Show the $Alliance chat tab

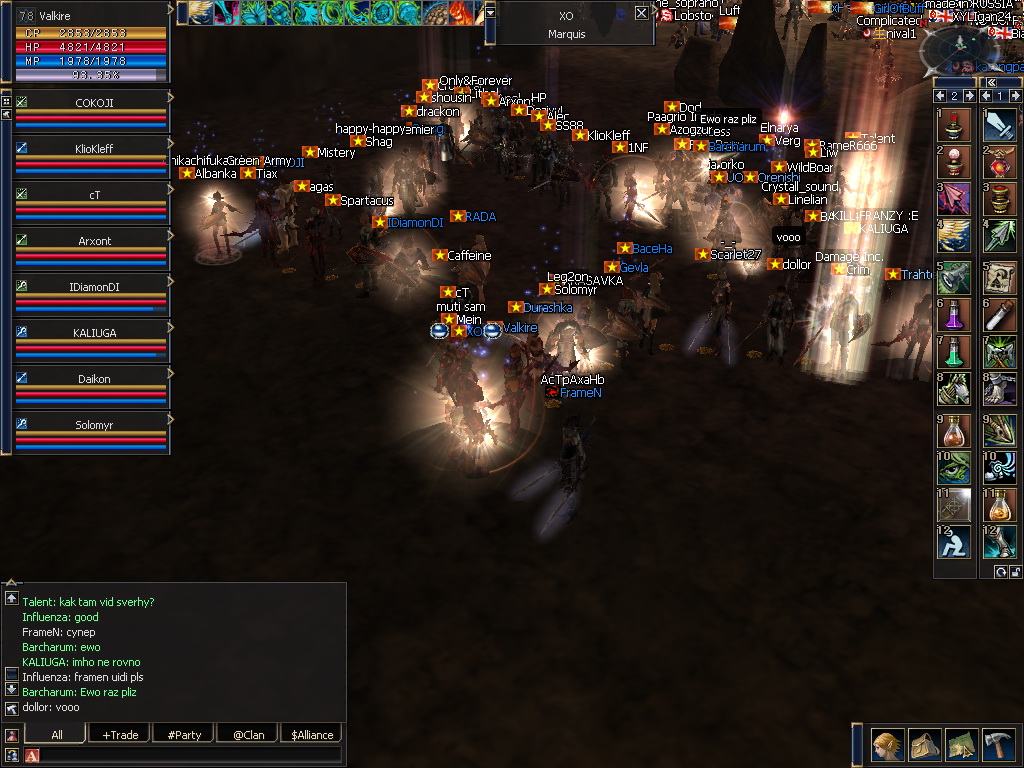point(312,734)
